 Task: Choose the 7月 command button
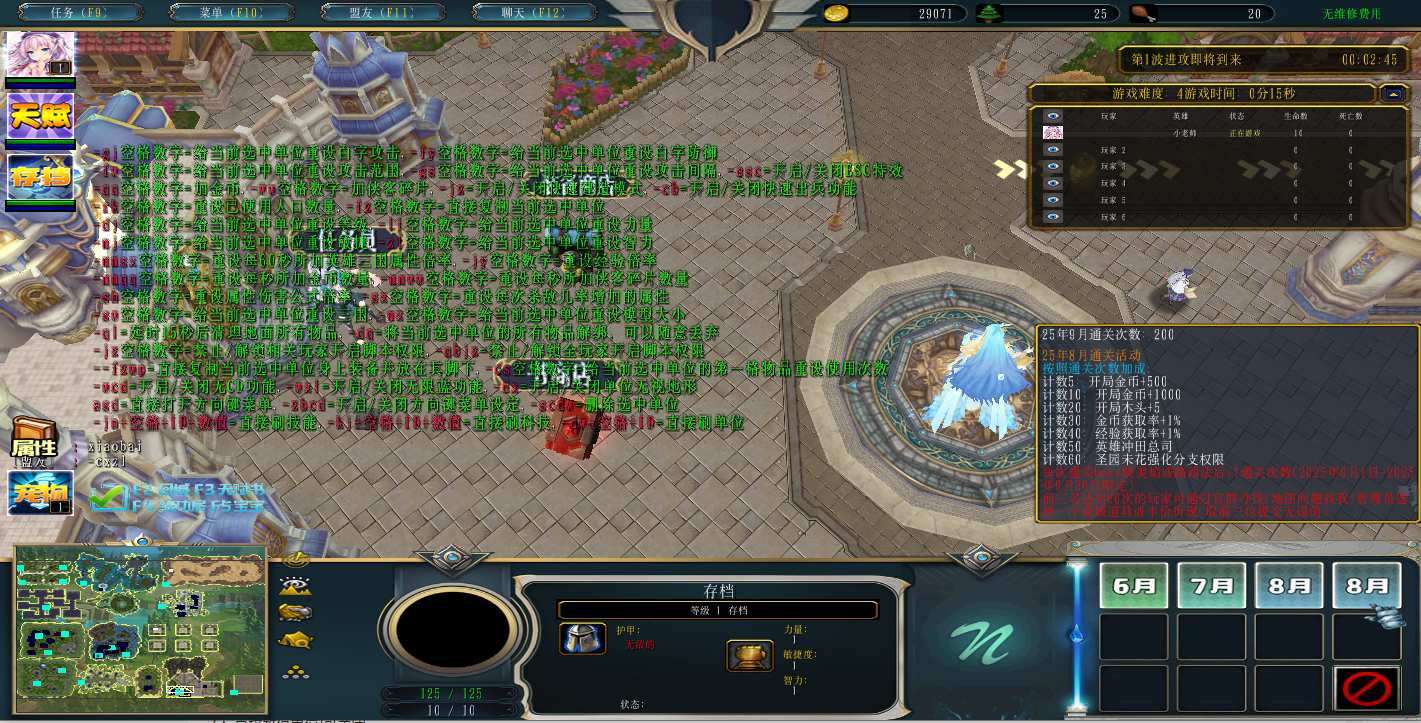tap(1211, 585)
